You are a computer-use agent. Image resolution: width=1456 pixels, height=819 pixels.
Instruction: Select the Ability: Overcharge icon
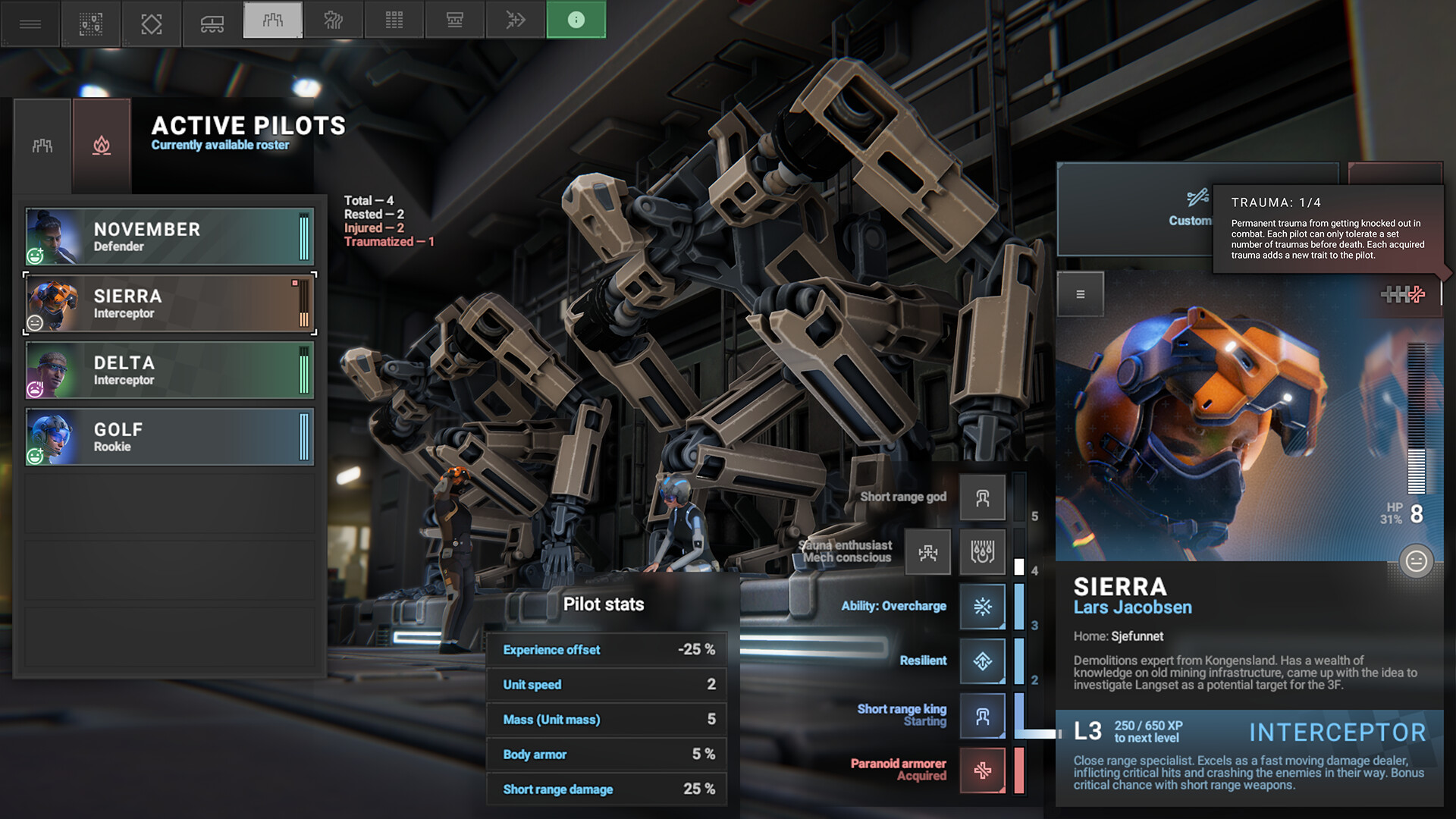pyautogui.click(x=982, y=606)
